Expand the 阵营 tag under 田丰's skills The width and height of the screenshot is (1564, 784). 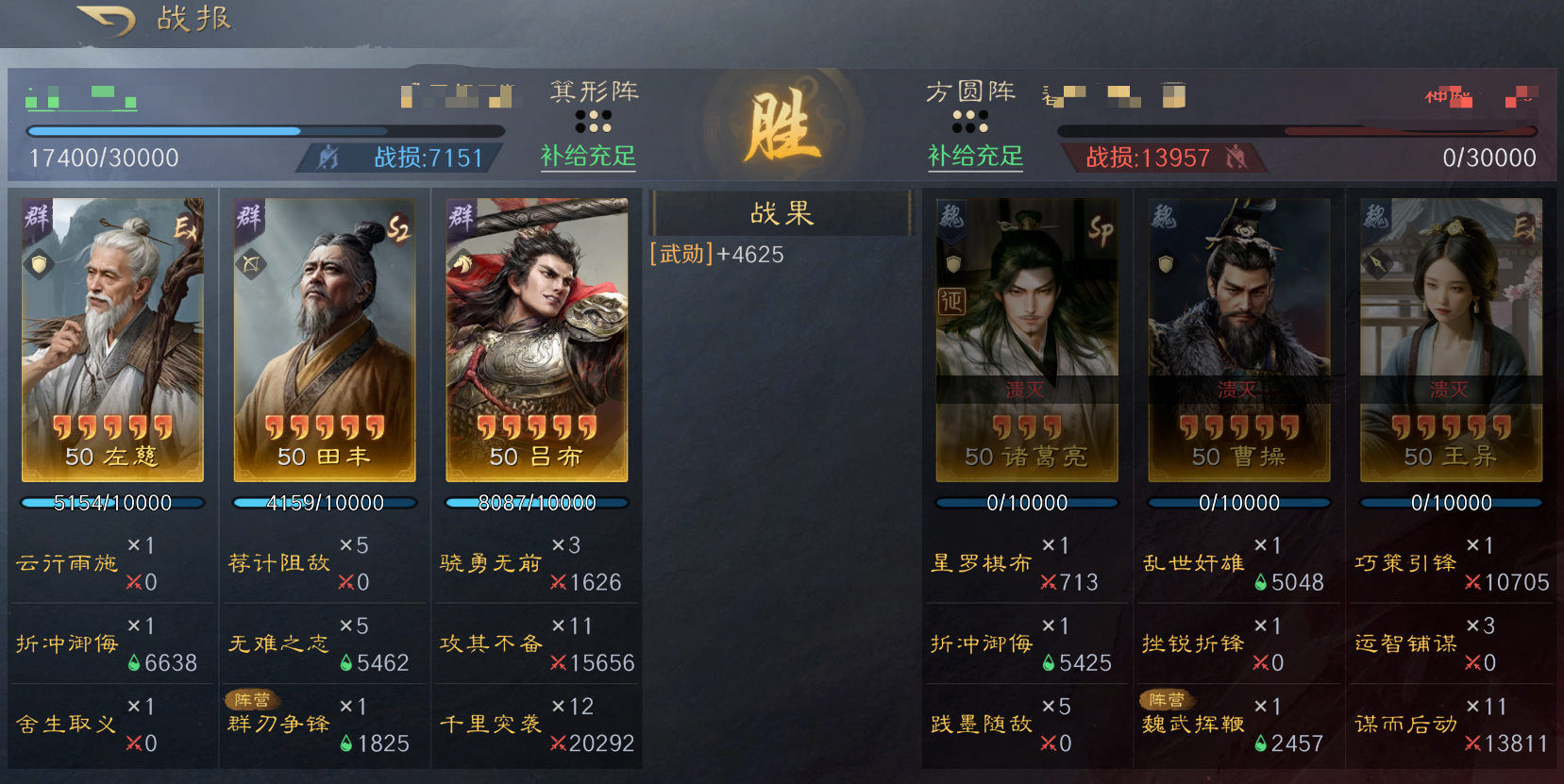(255, 700)
